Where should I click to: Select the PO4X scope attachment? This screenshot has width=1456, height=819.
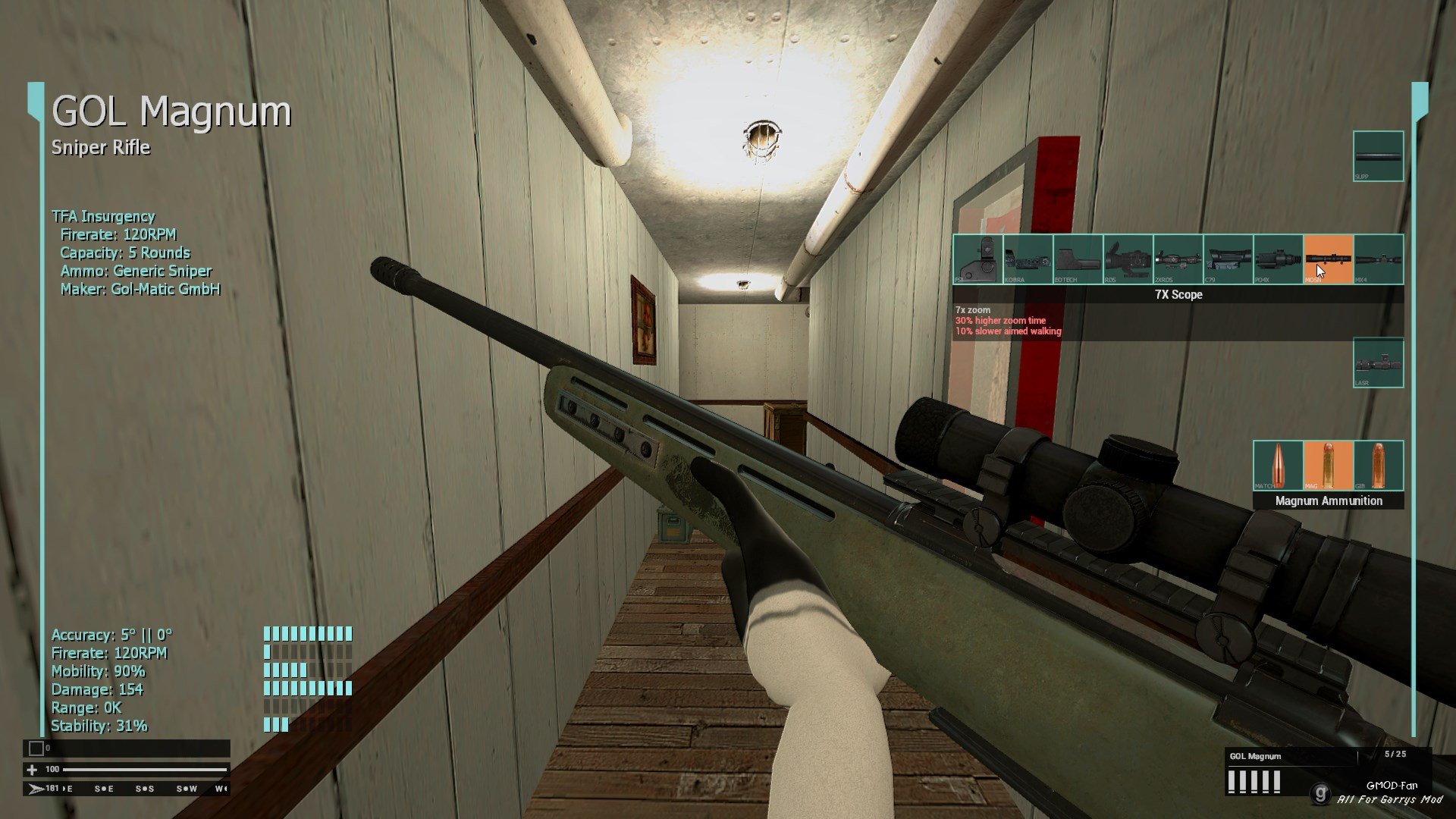[x=1278, y=259]
